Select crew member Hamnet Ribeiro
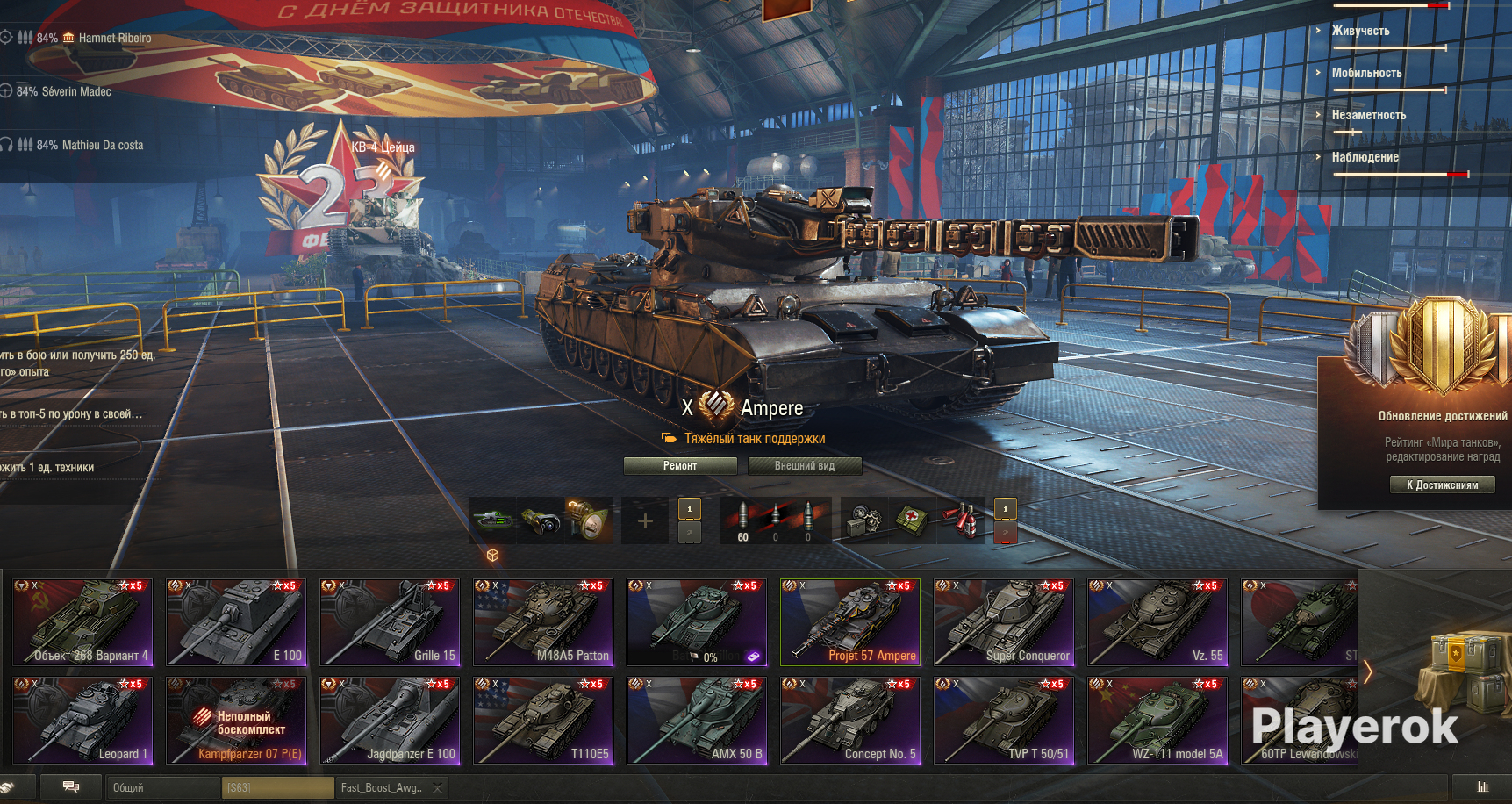Image resolution: width=1512 pixels, height=804 pixels. 114,39
